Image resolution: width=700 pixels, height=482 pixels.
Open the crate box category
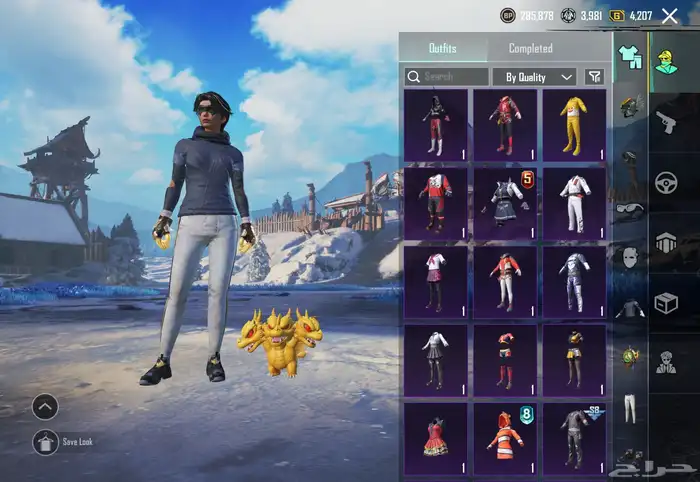click(x=666, y=302)
